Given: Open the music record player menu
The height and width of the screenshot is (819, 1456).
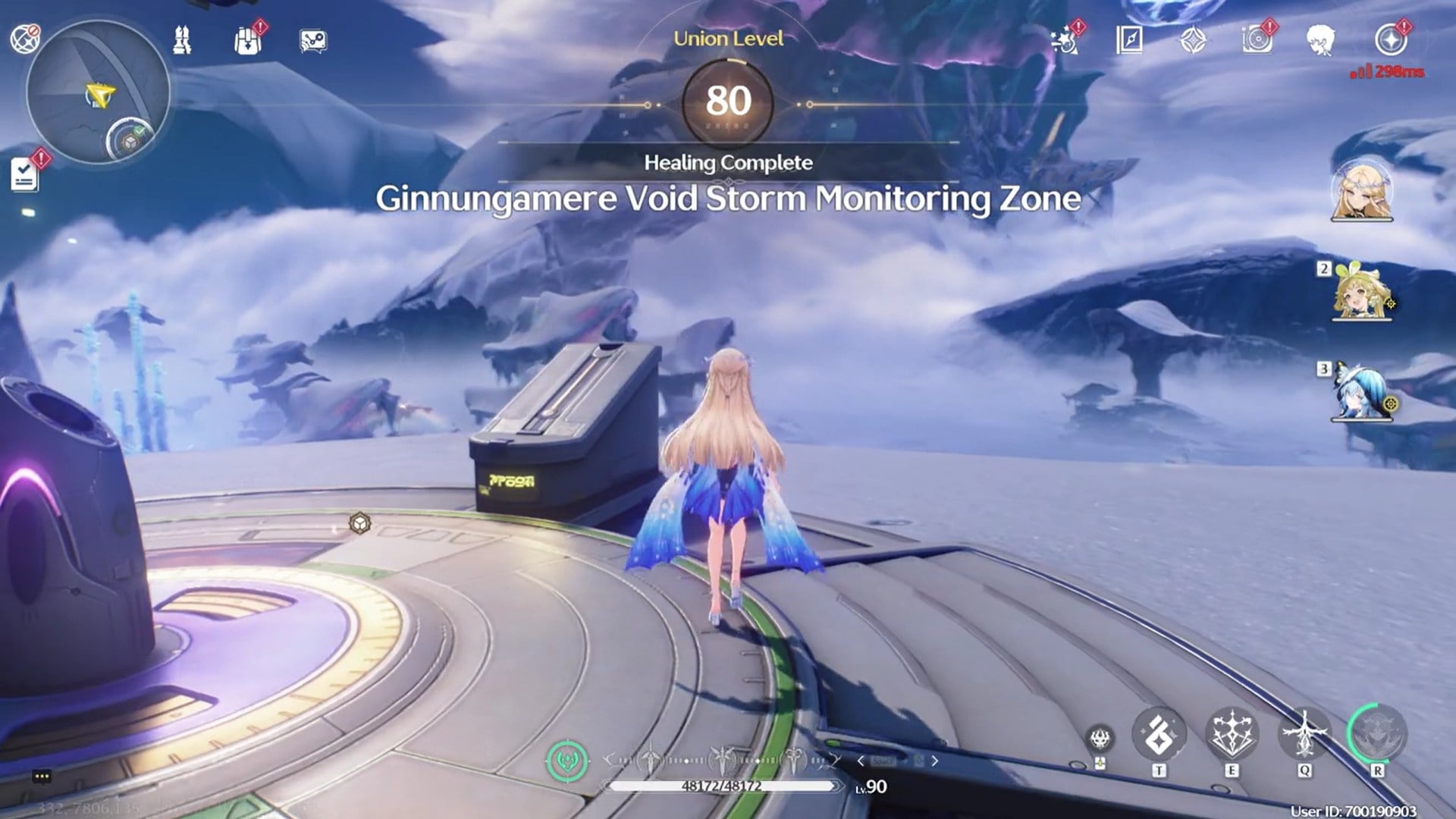Looking at the screenshot, I should tap(1255, 39).
